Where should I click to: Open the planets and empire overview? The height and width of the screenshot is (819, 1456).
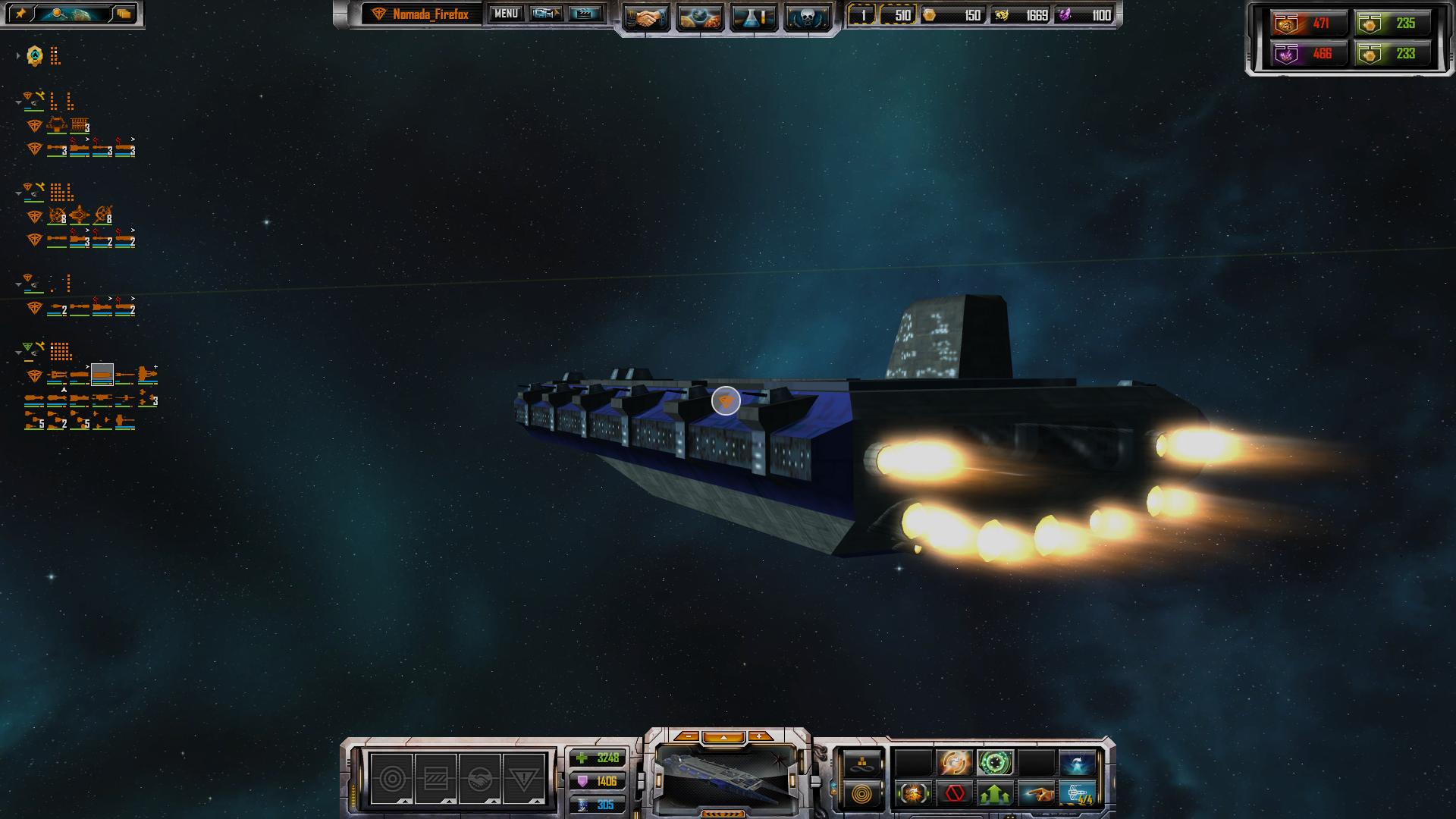pos(699,17)
